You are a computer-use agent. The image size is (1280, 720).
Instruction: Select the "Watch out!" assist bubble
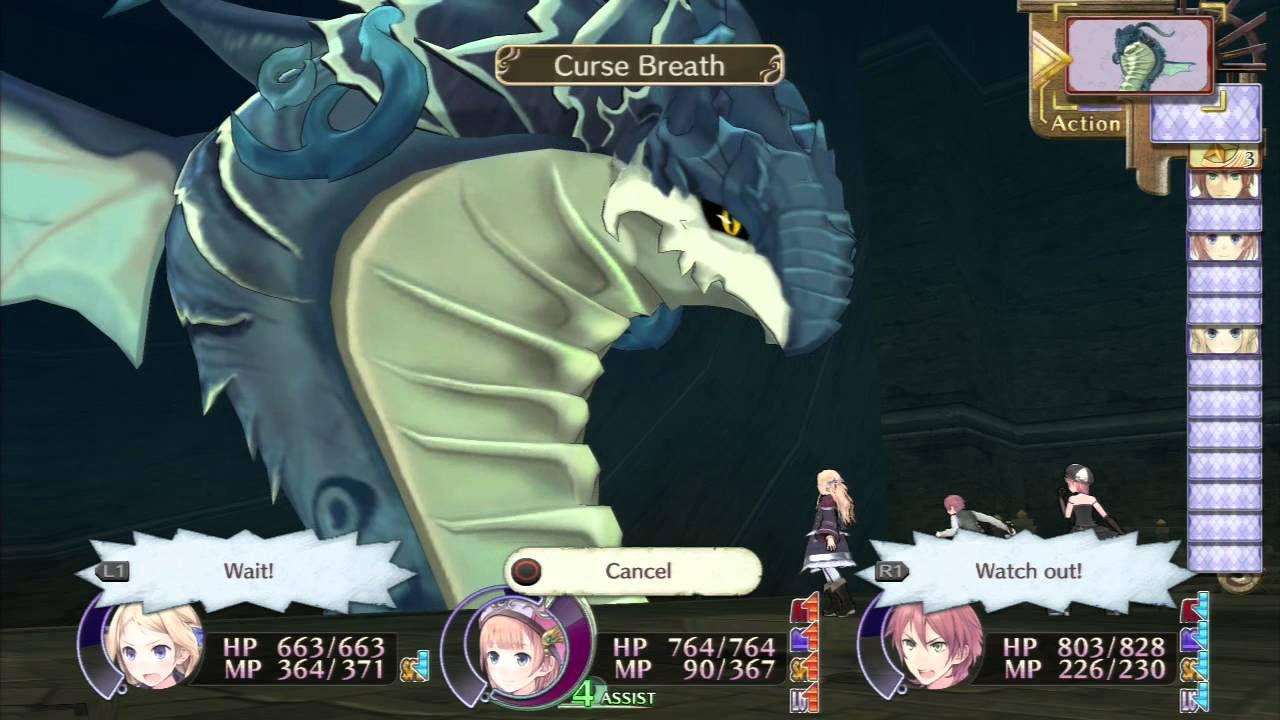pos(1028,571)
